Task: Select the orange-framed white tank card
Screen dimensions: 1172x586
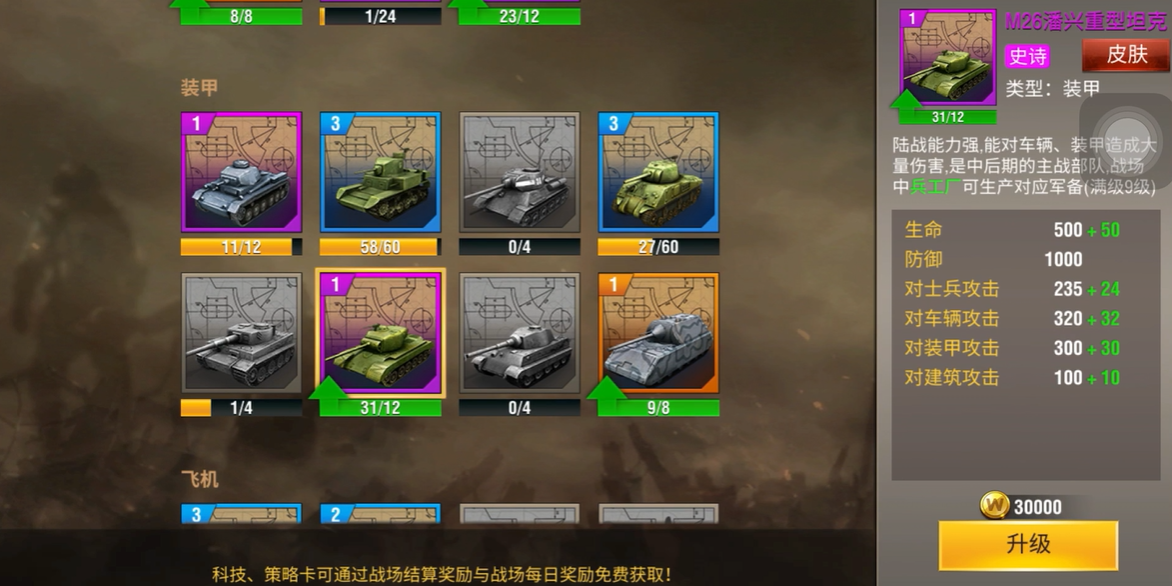Action: pyautogui.click(x=658, y=333)
